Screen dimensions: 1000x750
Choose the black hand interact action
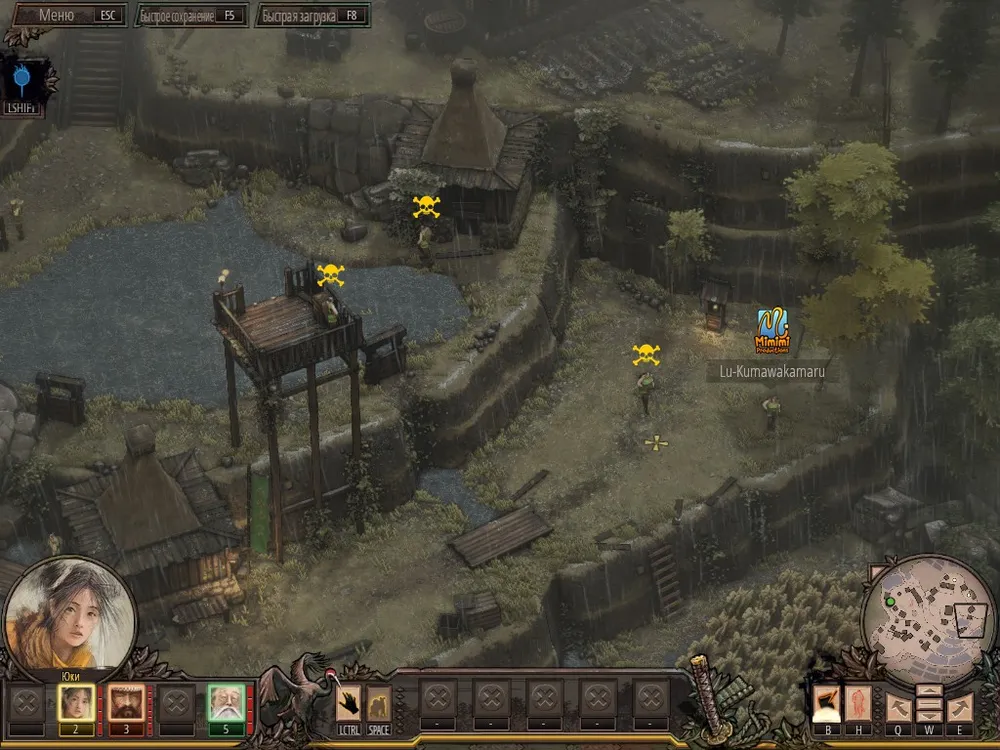click(x=348, y=703)
